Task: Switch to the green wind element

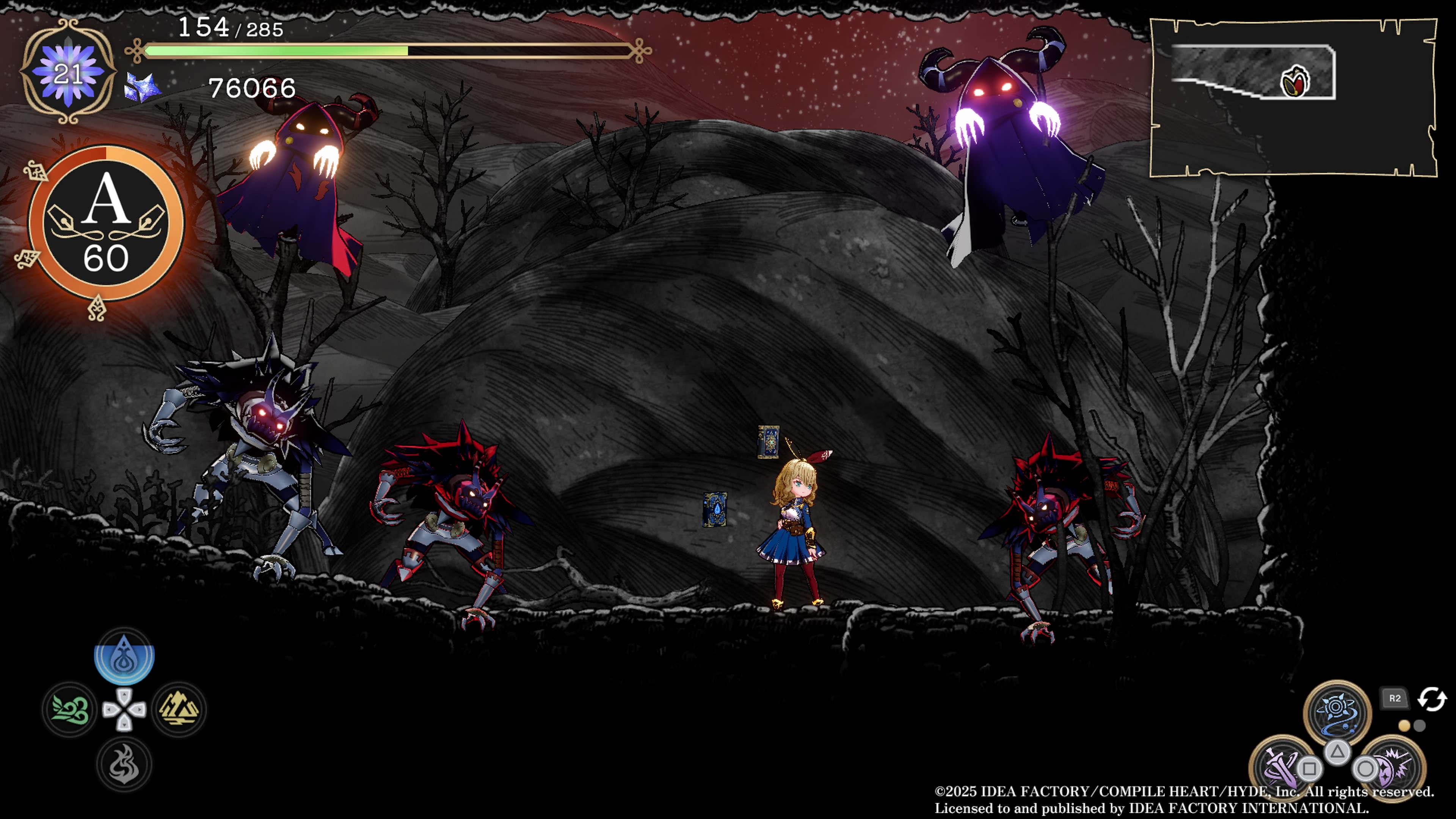Action: point(69,709)
